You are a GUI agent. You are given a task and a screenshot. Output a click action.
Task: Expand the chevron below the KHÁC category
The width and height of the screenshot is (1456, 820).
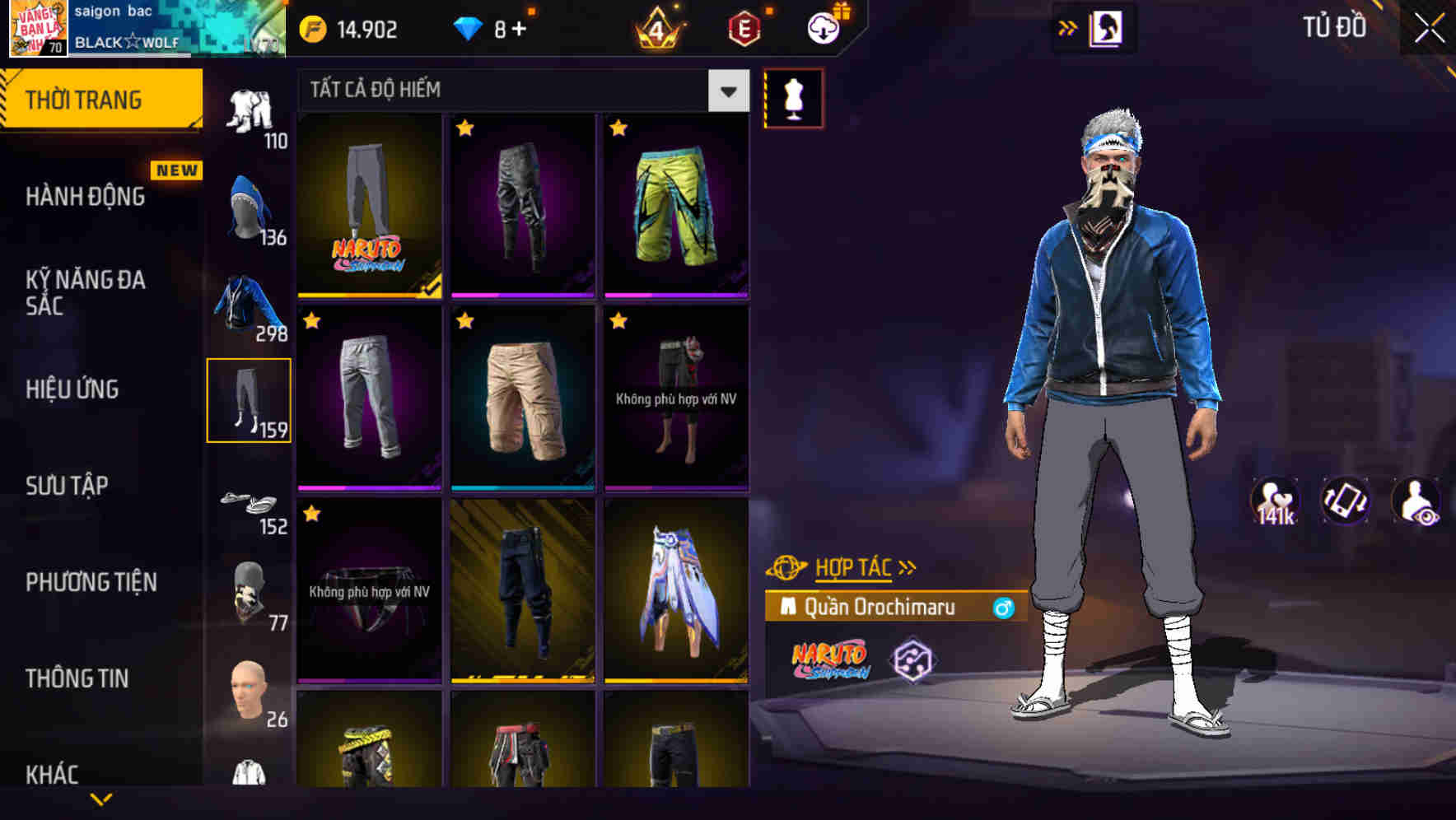tap(103, 800)
